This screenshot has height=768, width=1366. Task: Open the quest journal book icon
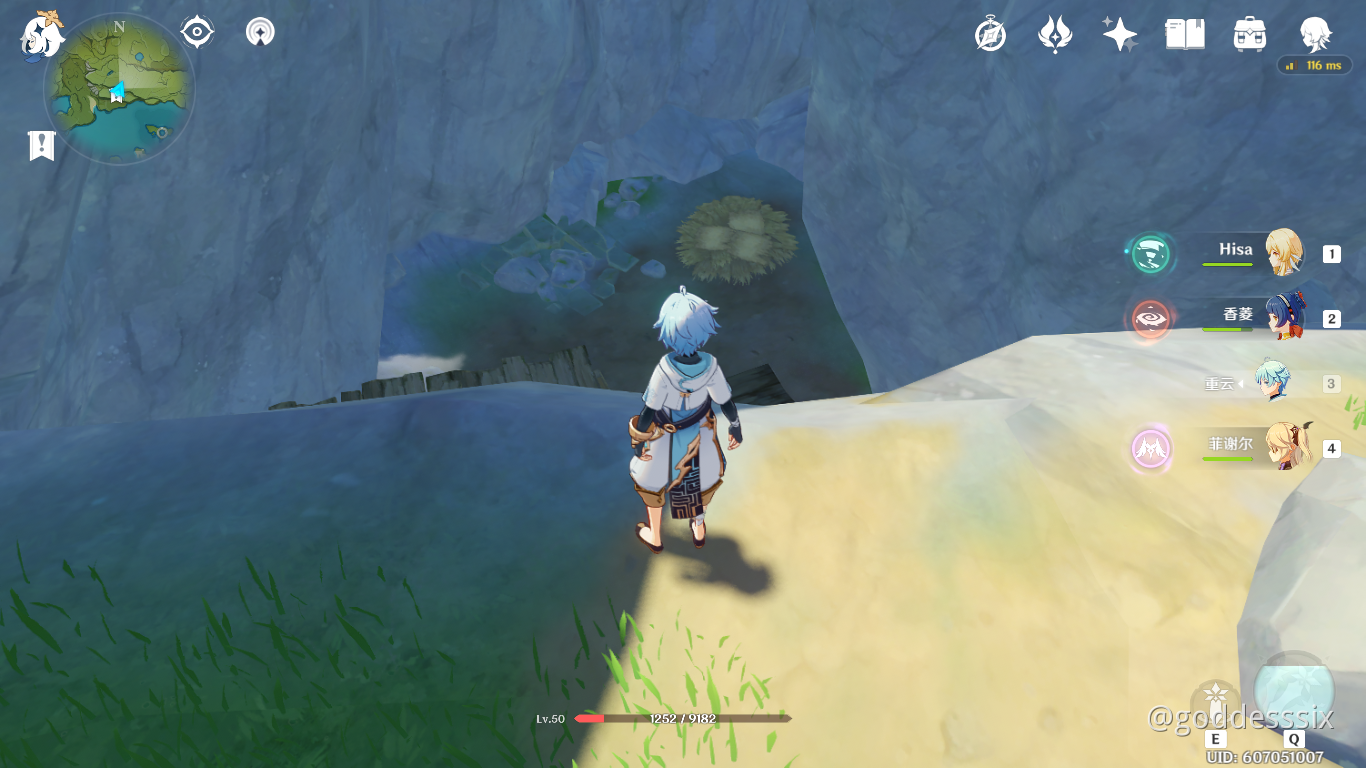pyautogui.click(x=1185, y=32)
